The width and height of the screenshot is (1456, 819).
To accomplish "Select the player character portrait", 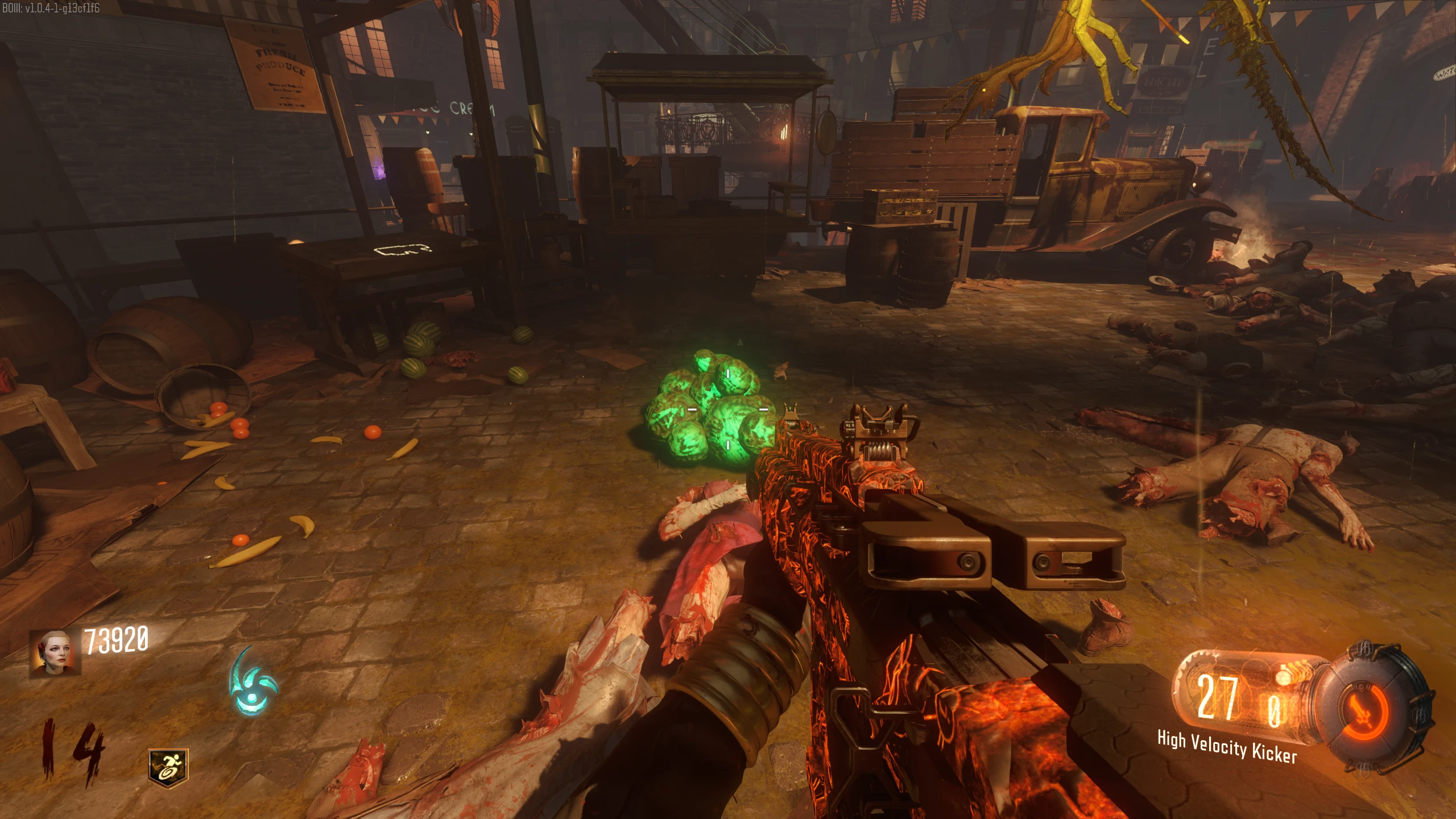I will [55, 653].
